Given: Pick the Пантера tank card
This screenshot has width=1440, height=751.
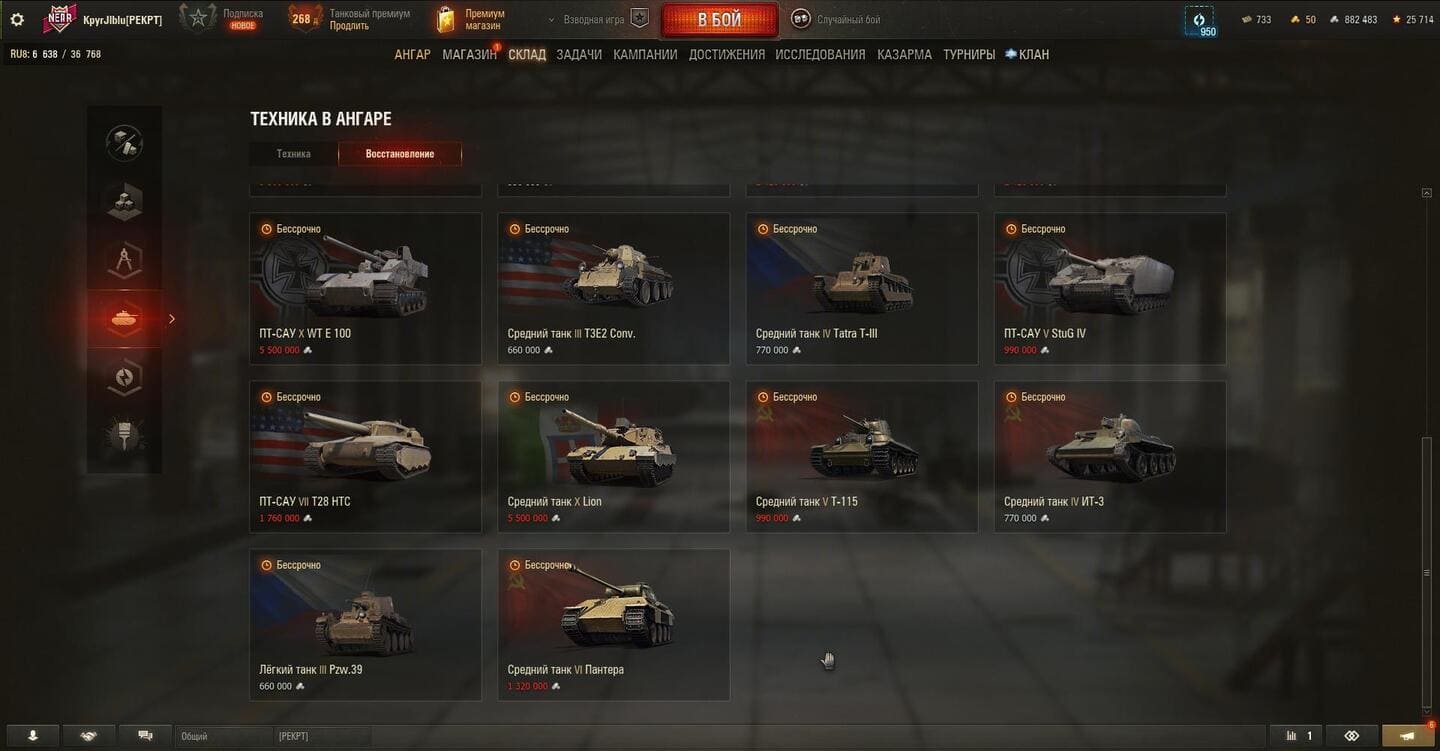Looking at the screenshot, I should 613,624.
